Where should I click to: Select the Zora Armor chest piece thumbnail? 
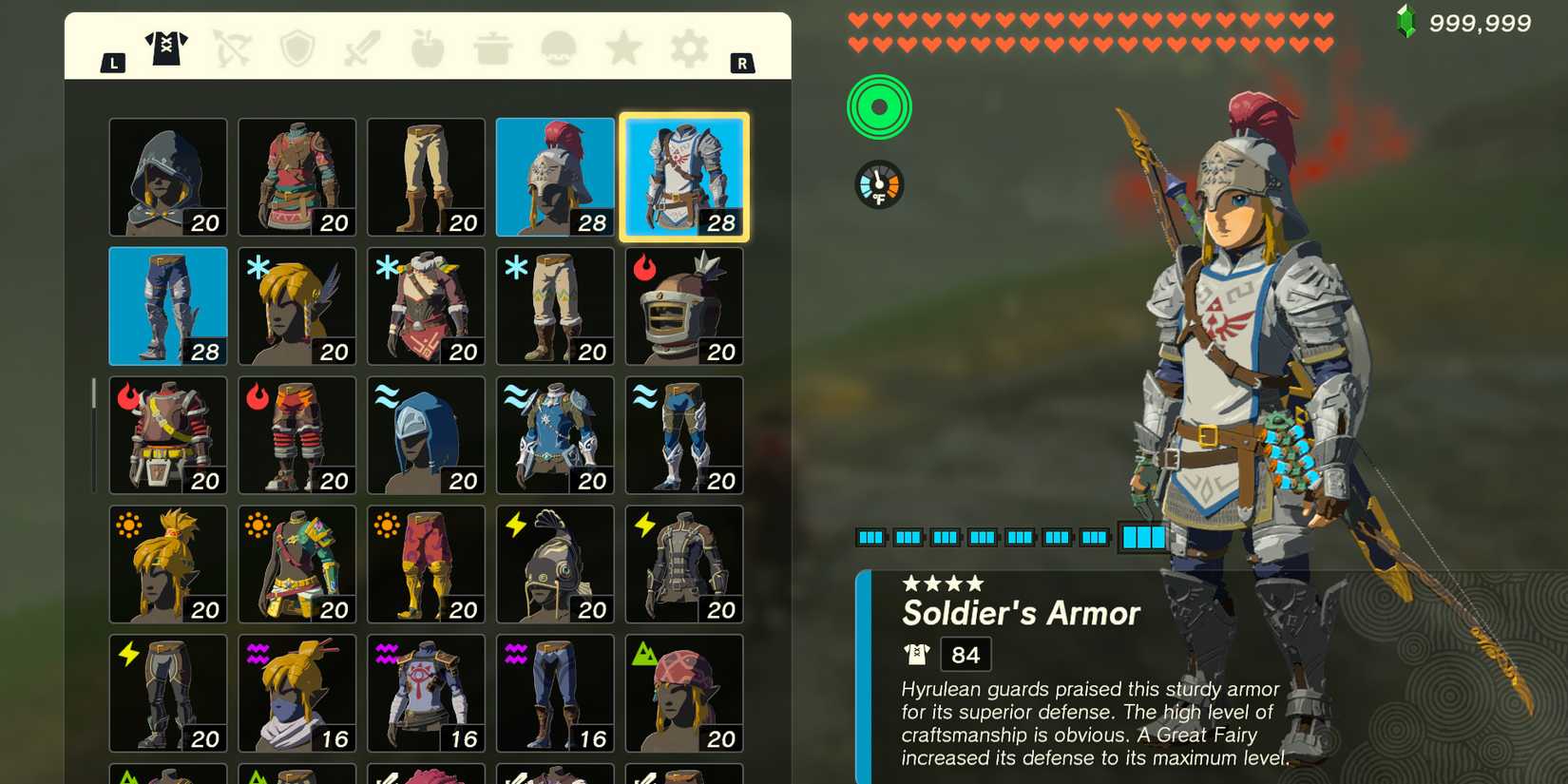coord(555,434)
